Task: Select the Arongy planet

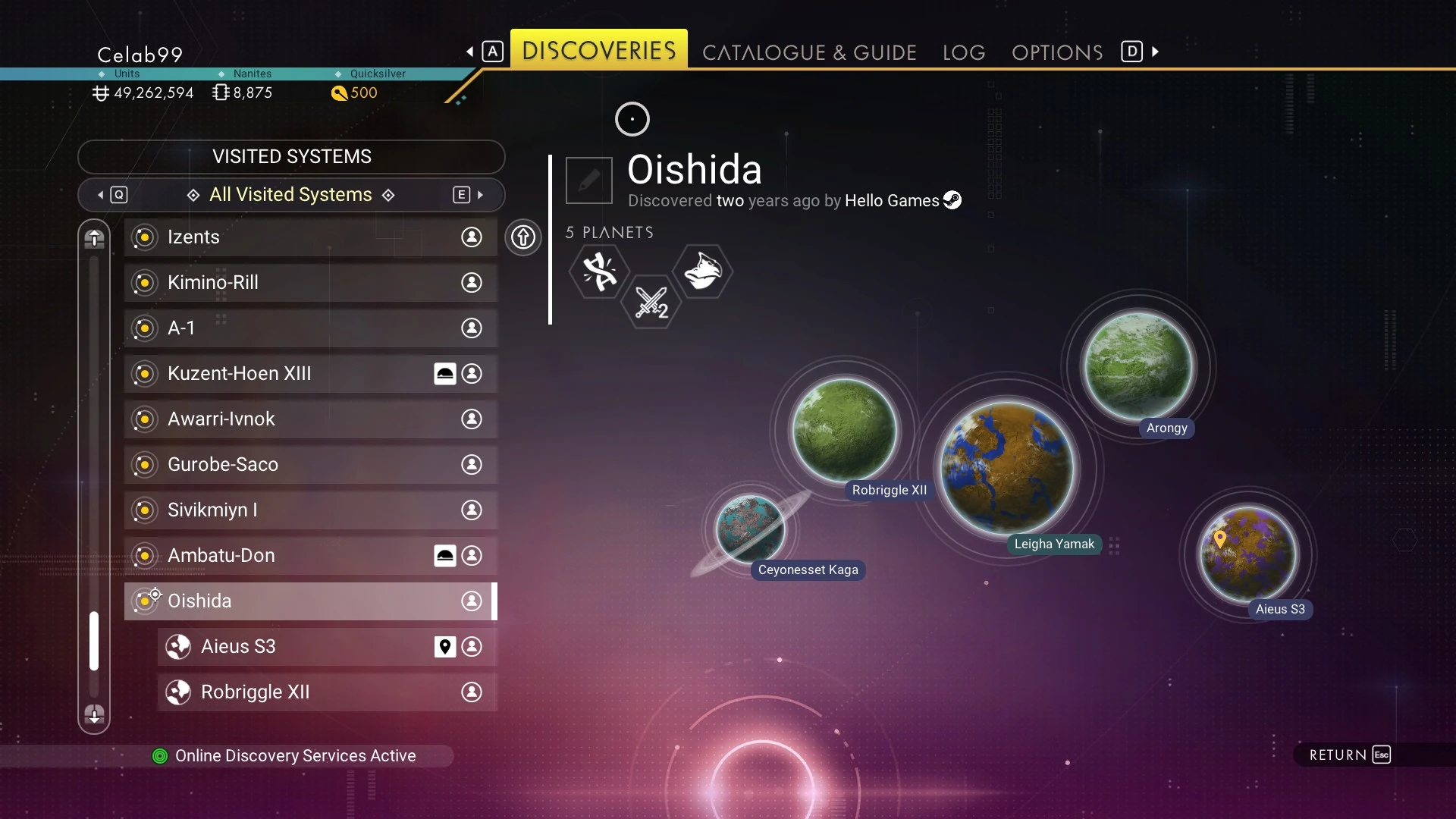Action: (1137, 366)
